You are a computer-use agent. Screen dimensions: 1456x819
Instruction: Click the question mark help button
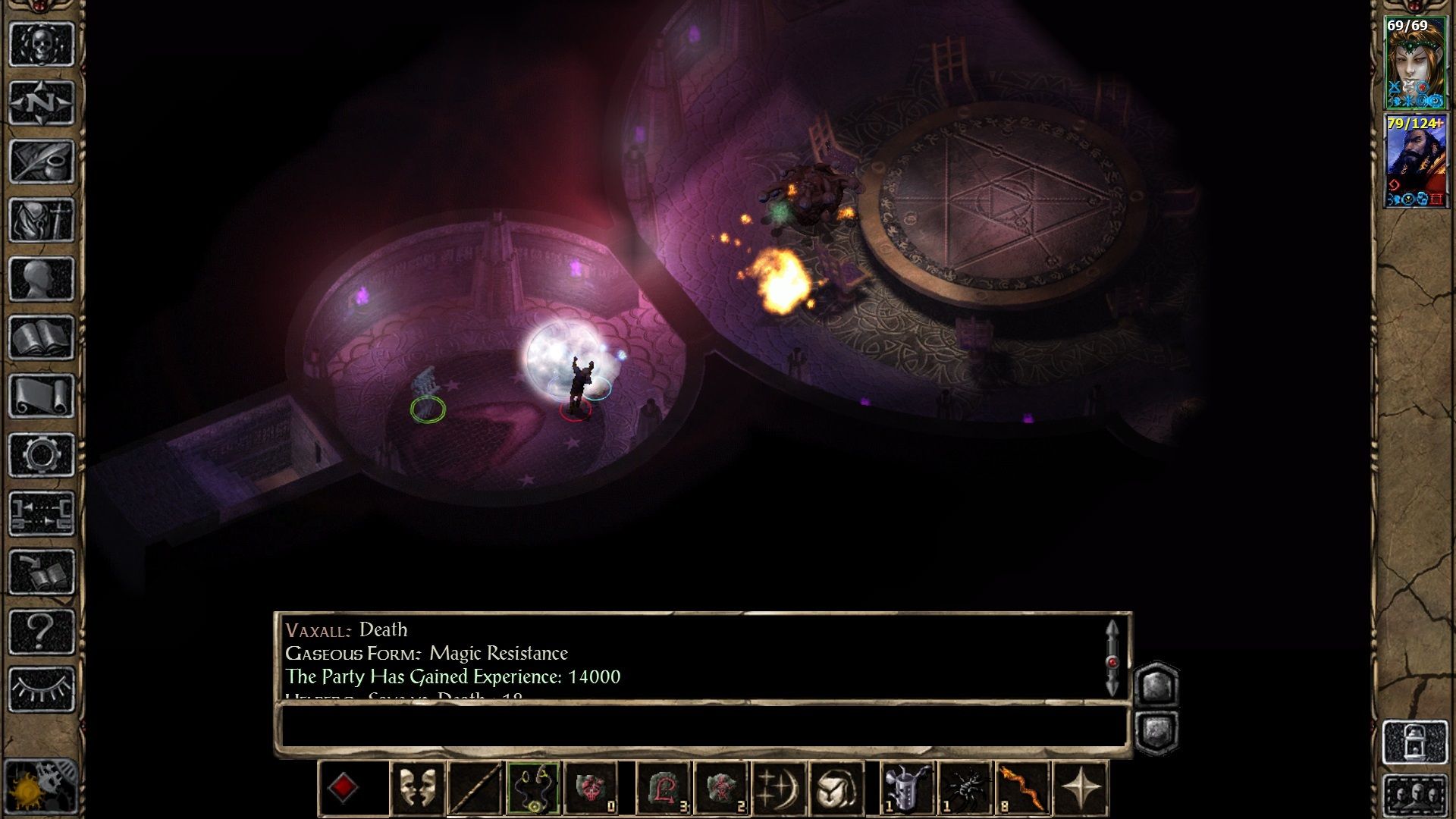(42, 631)
